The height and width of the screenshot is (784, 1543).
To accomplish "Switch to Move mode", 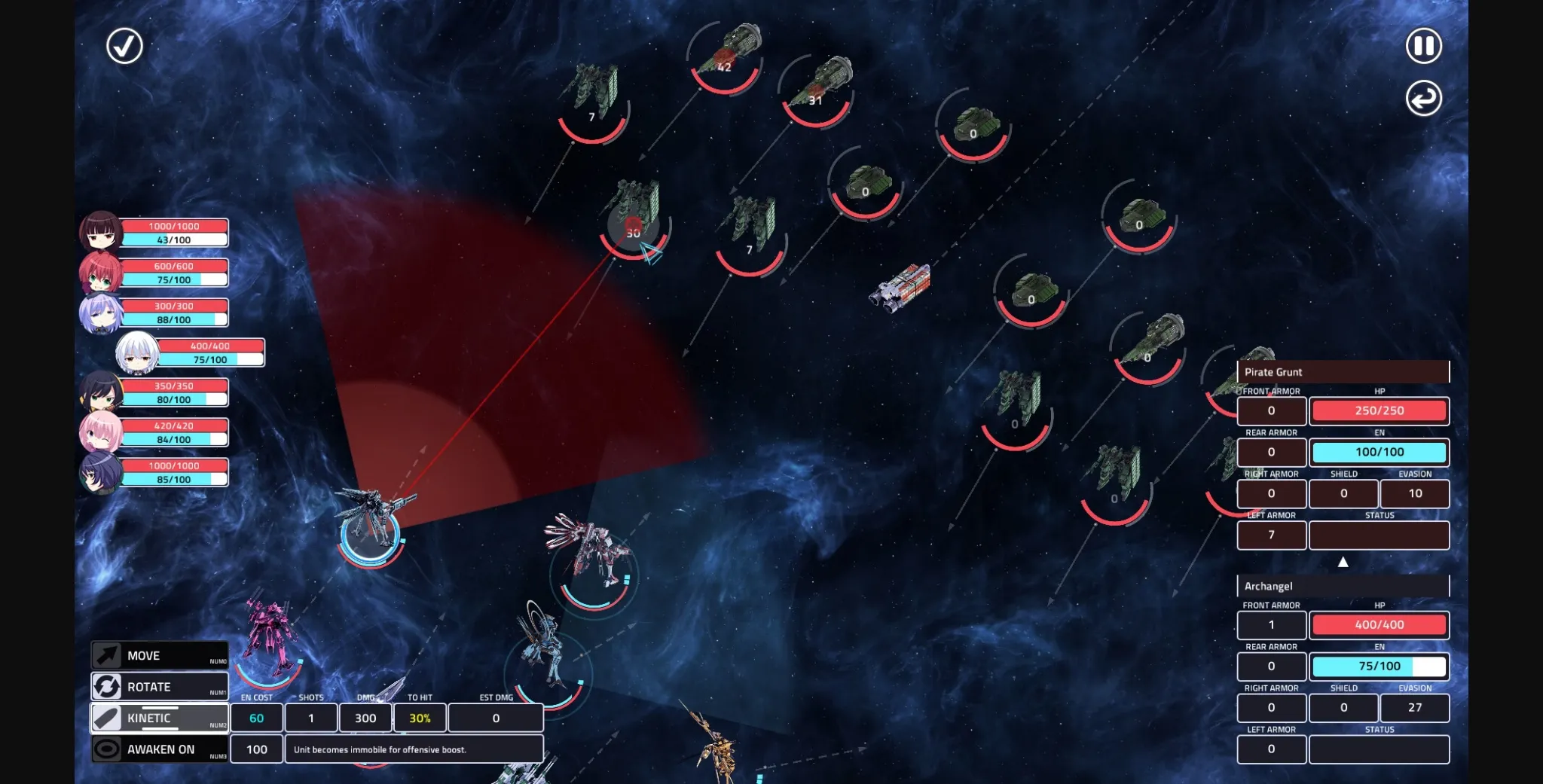I will tap(158, 654).
